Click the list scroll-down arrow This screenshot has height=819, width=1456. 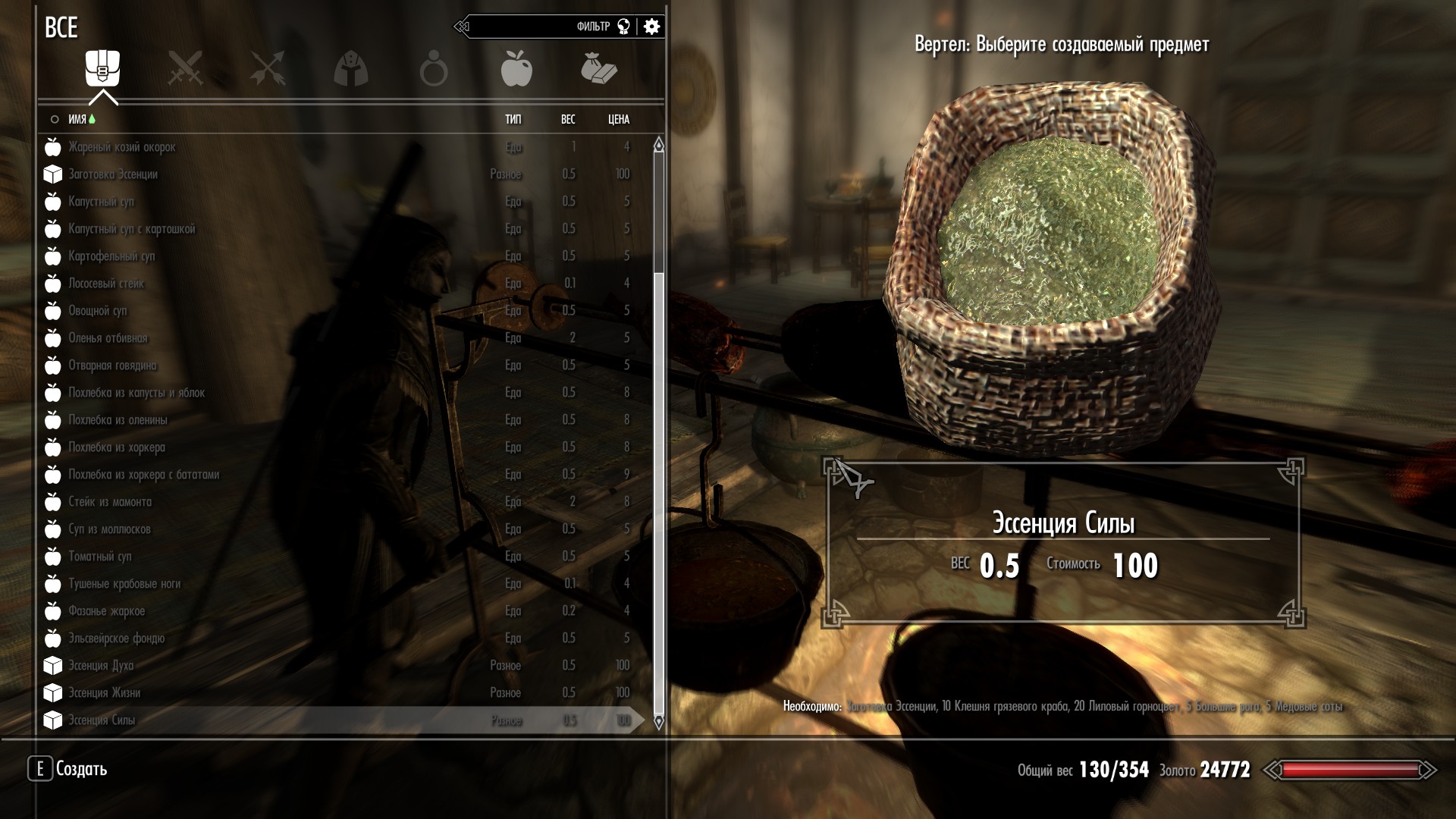pyautogui.click(x=658, y=721)
